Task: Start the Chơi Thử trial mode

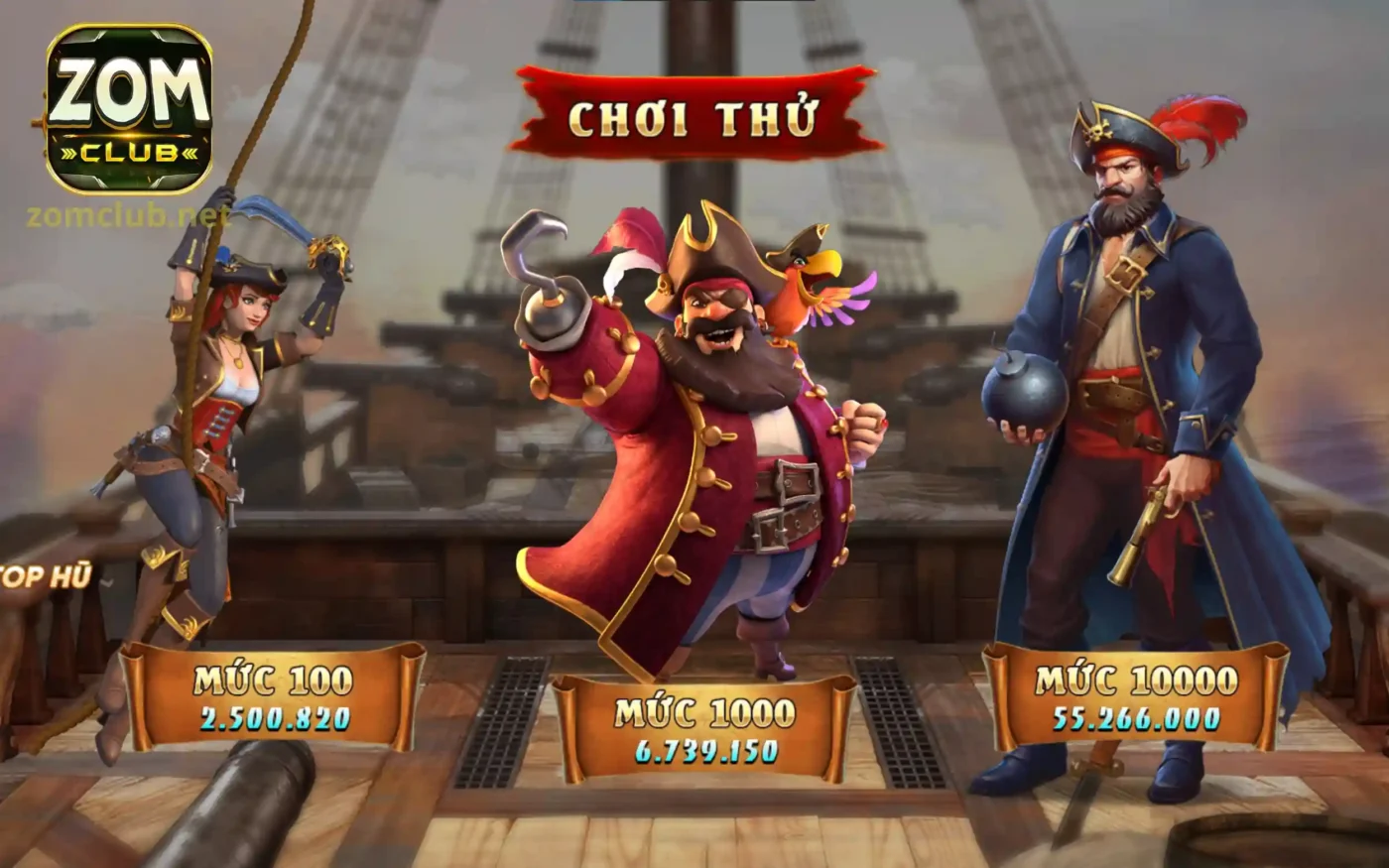Action: point(694,115)
